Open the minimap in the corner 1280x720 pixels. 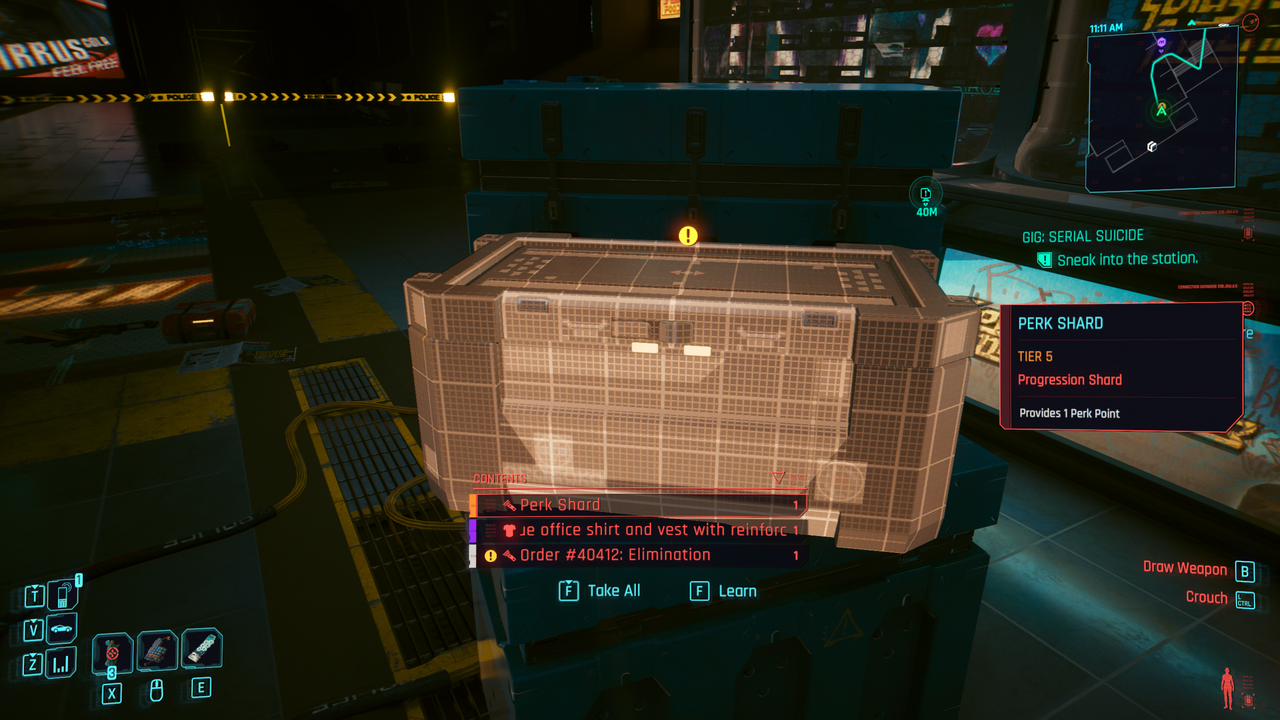tap(1161, 108)
